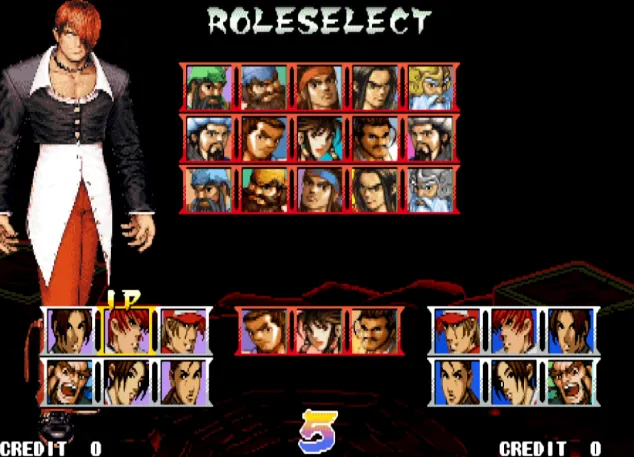Select red-haired Iori under the 1P cursor
This screenshot has width=634, height=457.
127,330
